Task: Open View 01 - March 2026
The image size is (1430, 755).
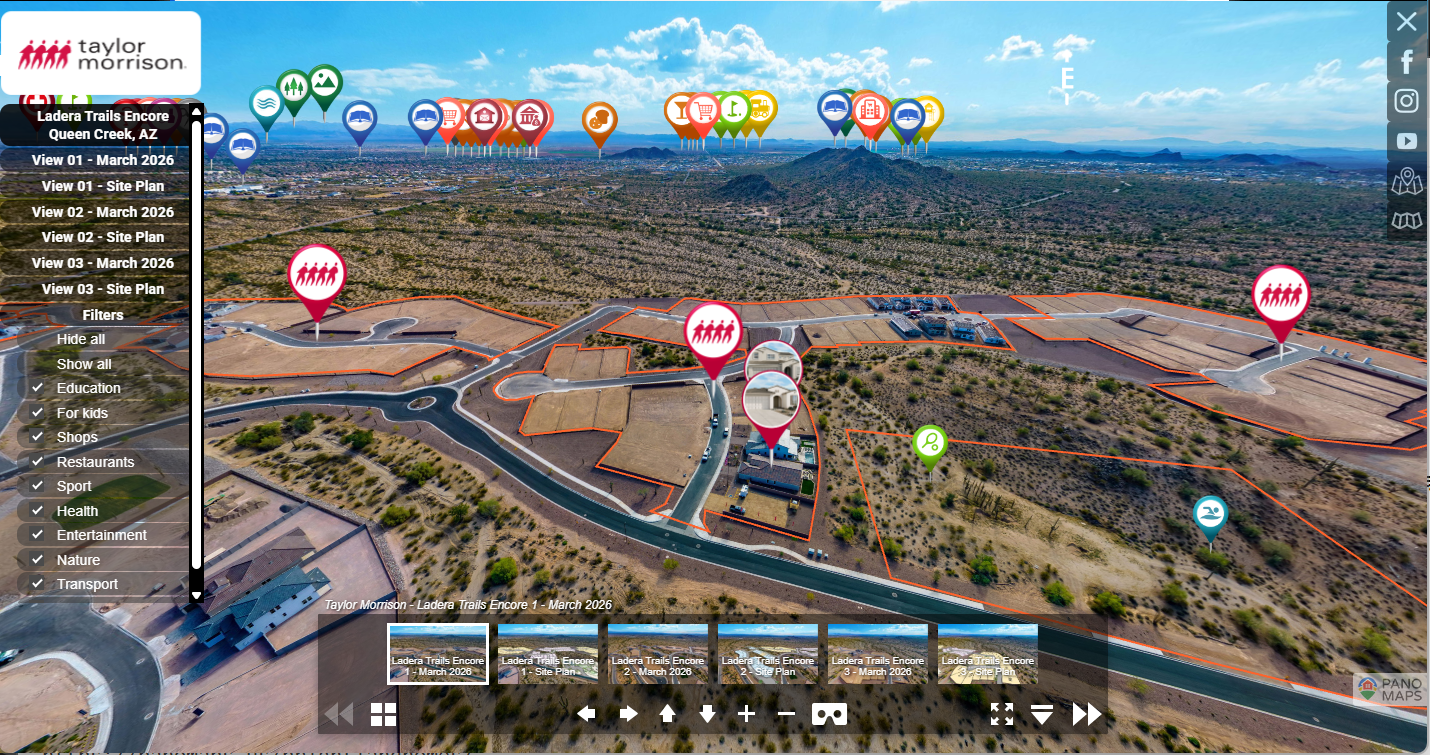Action: [102, 160]
